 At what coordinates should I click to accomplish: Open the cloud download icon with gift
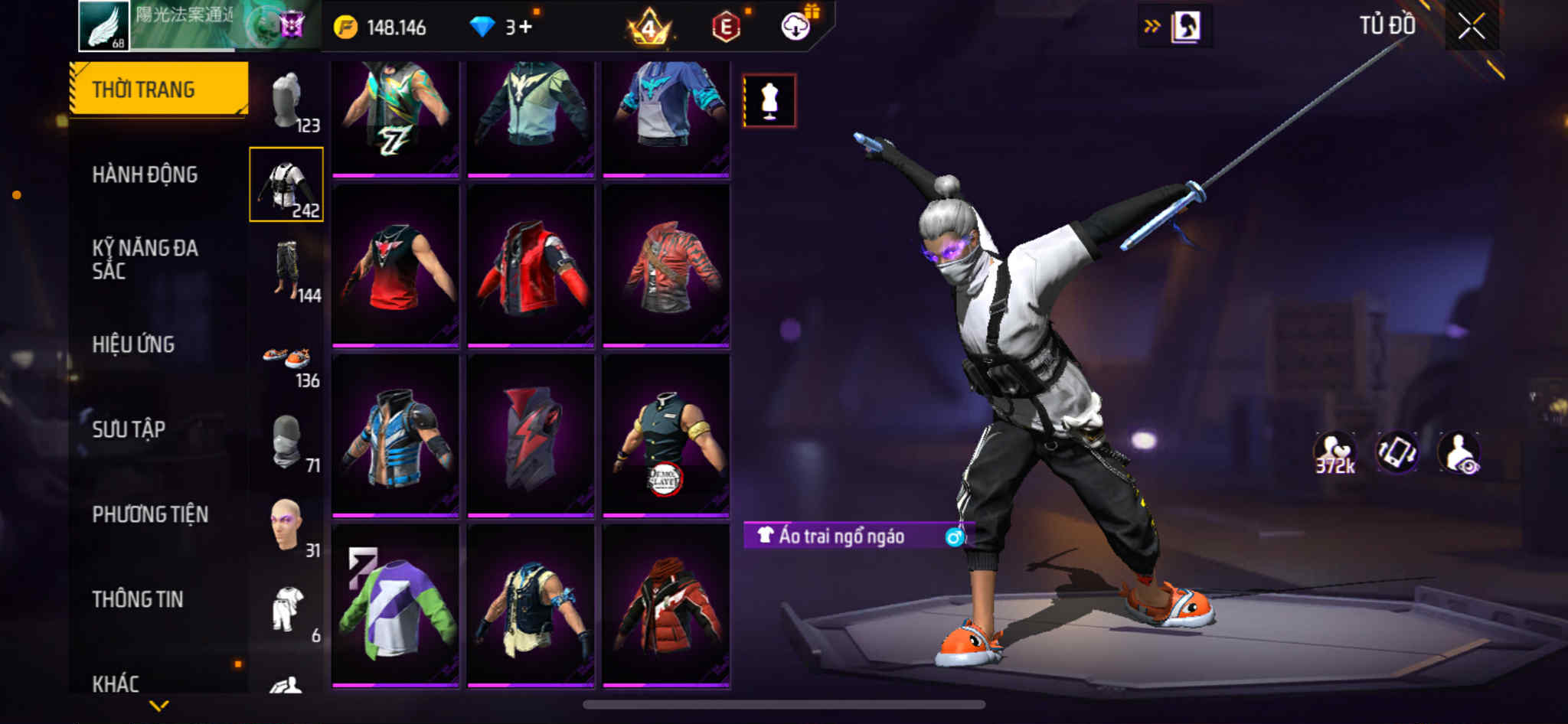(796, 27)
